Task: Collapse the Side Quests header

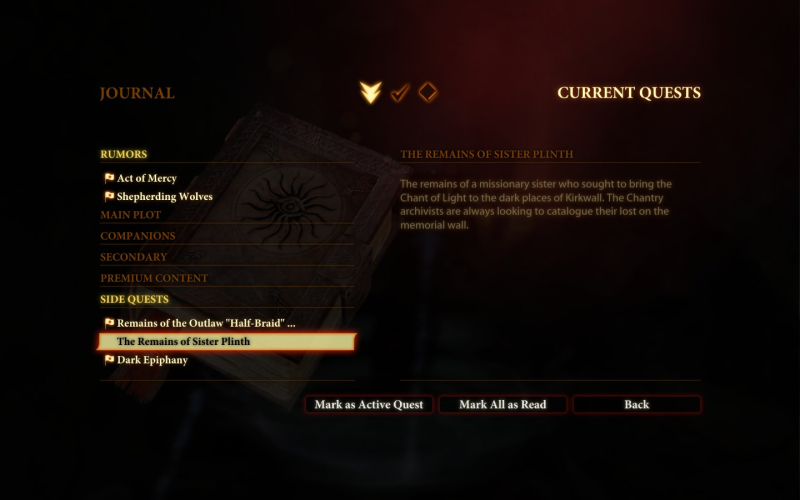Action: (x=135, y=299)
